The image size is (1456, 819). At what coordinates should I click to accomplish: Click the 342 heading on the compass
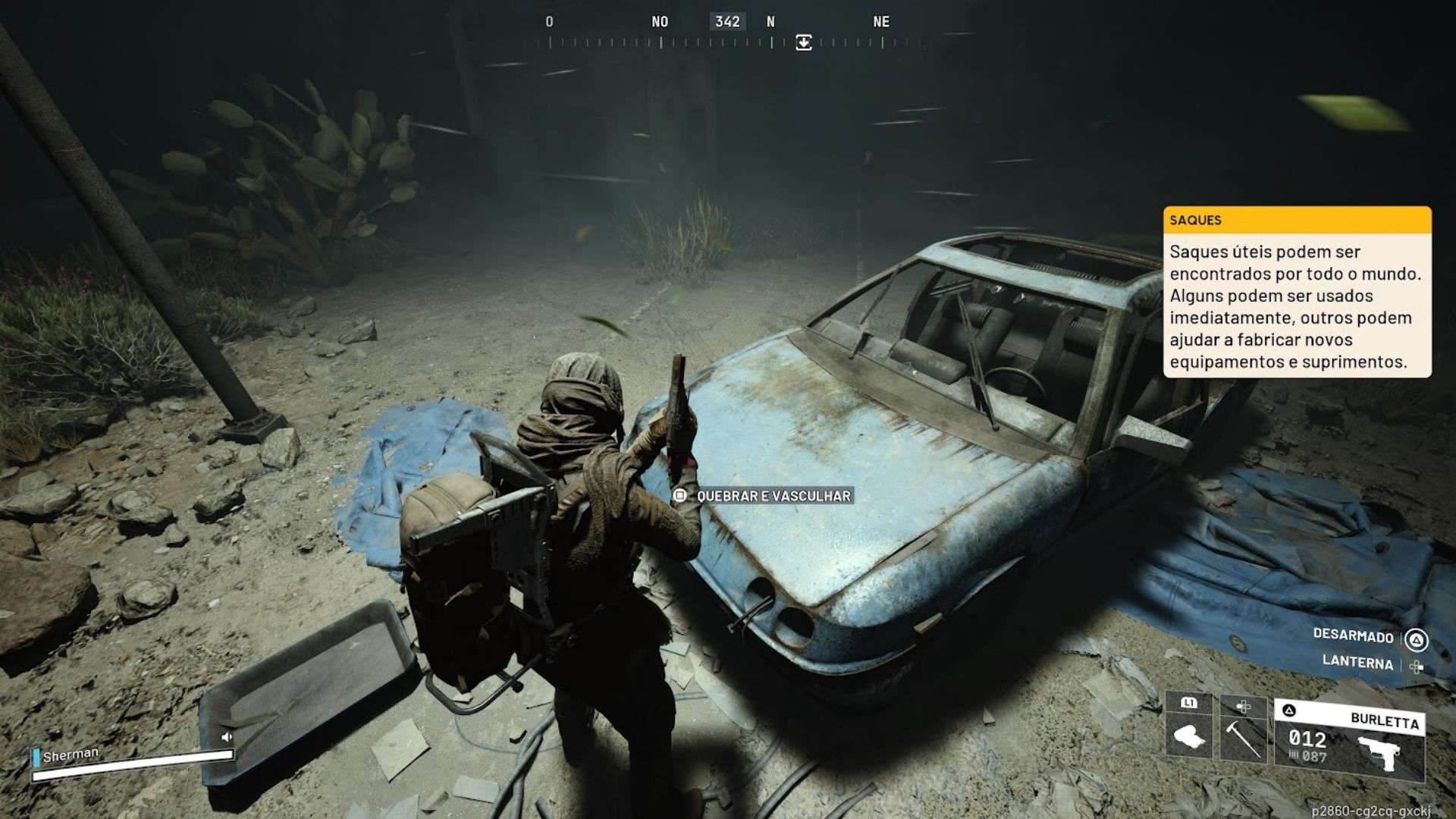click(727, 22)
